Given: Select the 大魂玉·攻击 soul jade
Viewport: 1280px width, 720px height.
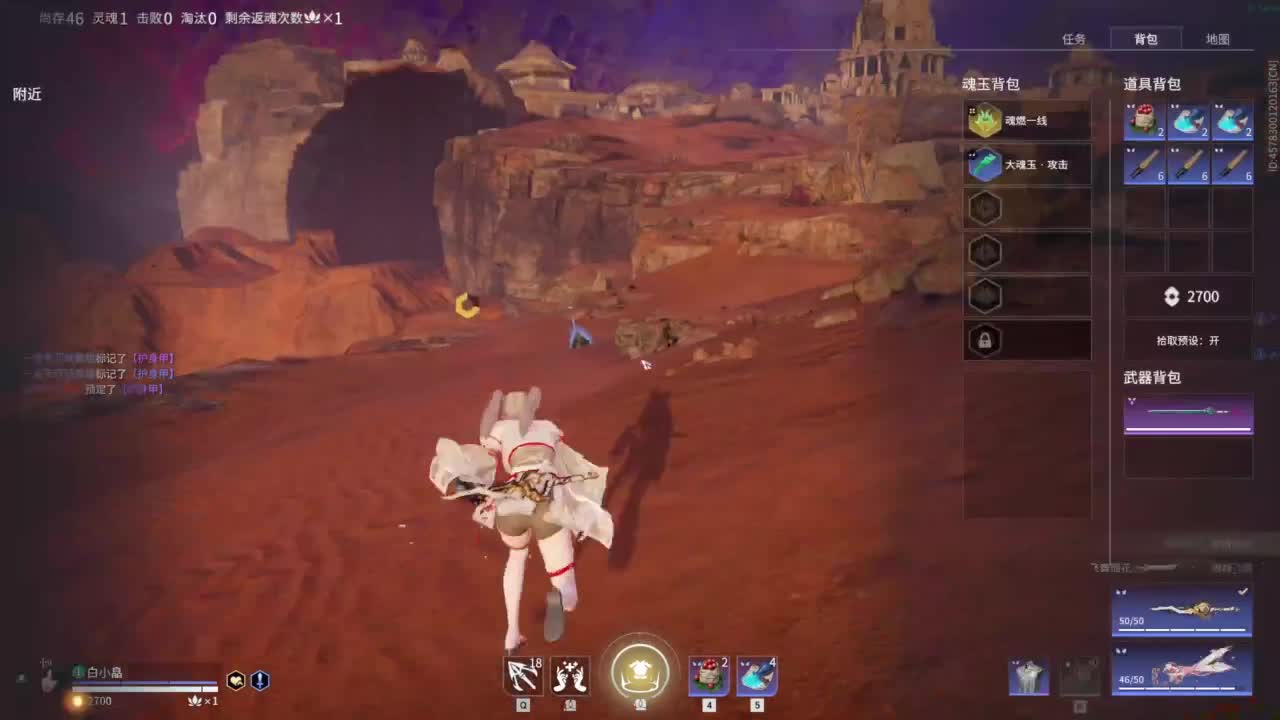Looking at the screenshot, I should pyautogui.click(x=1027, y=164).
